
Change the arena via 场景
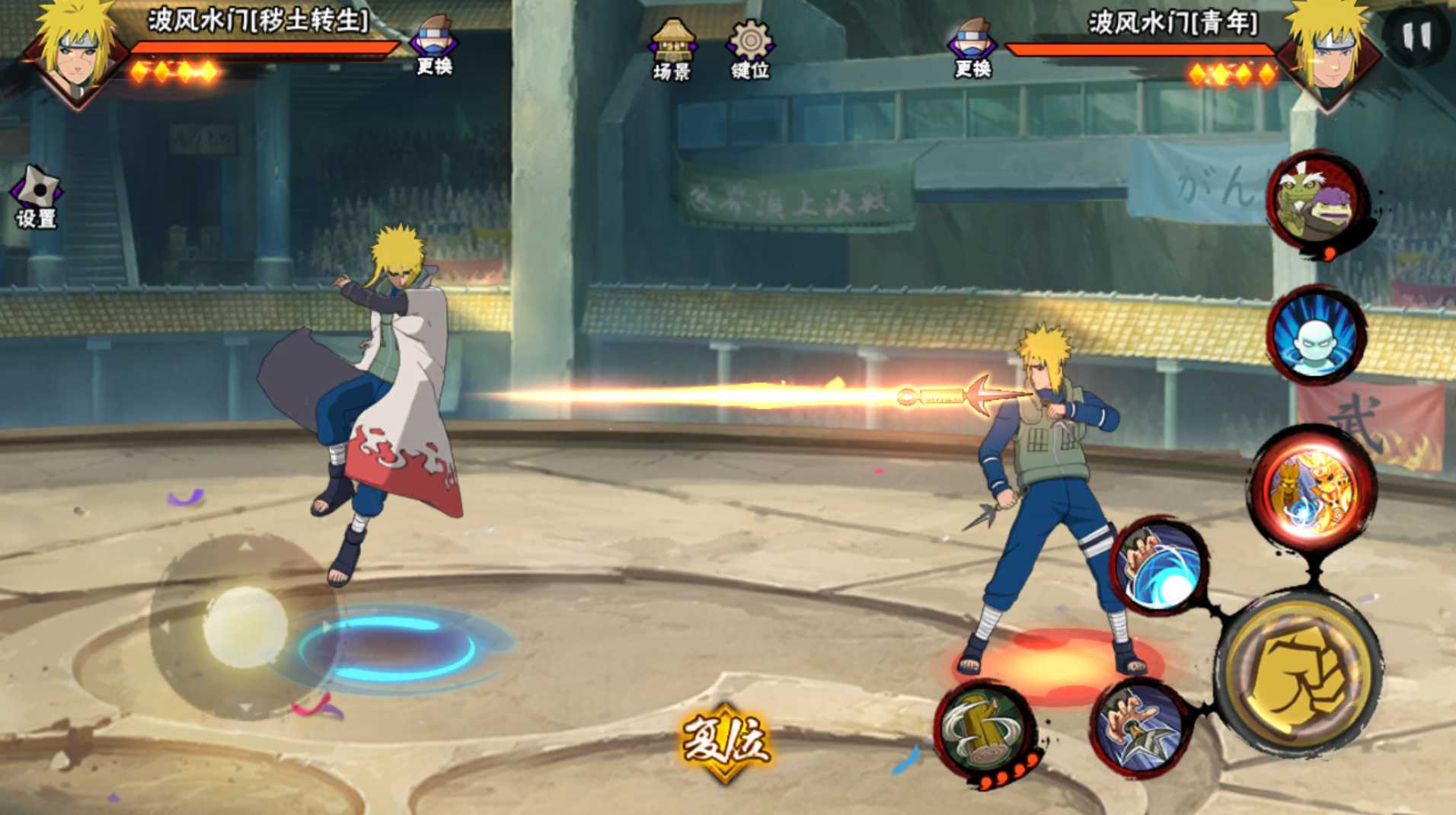coord(672,50)
